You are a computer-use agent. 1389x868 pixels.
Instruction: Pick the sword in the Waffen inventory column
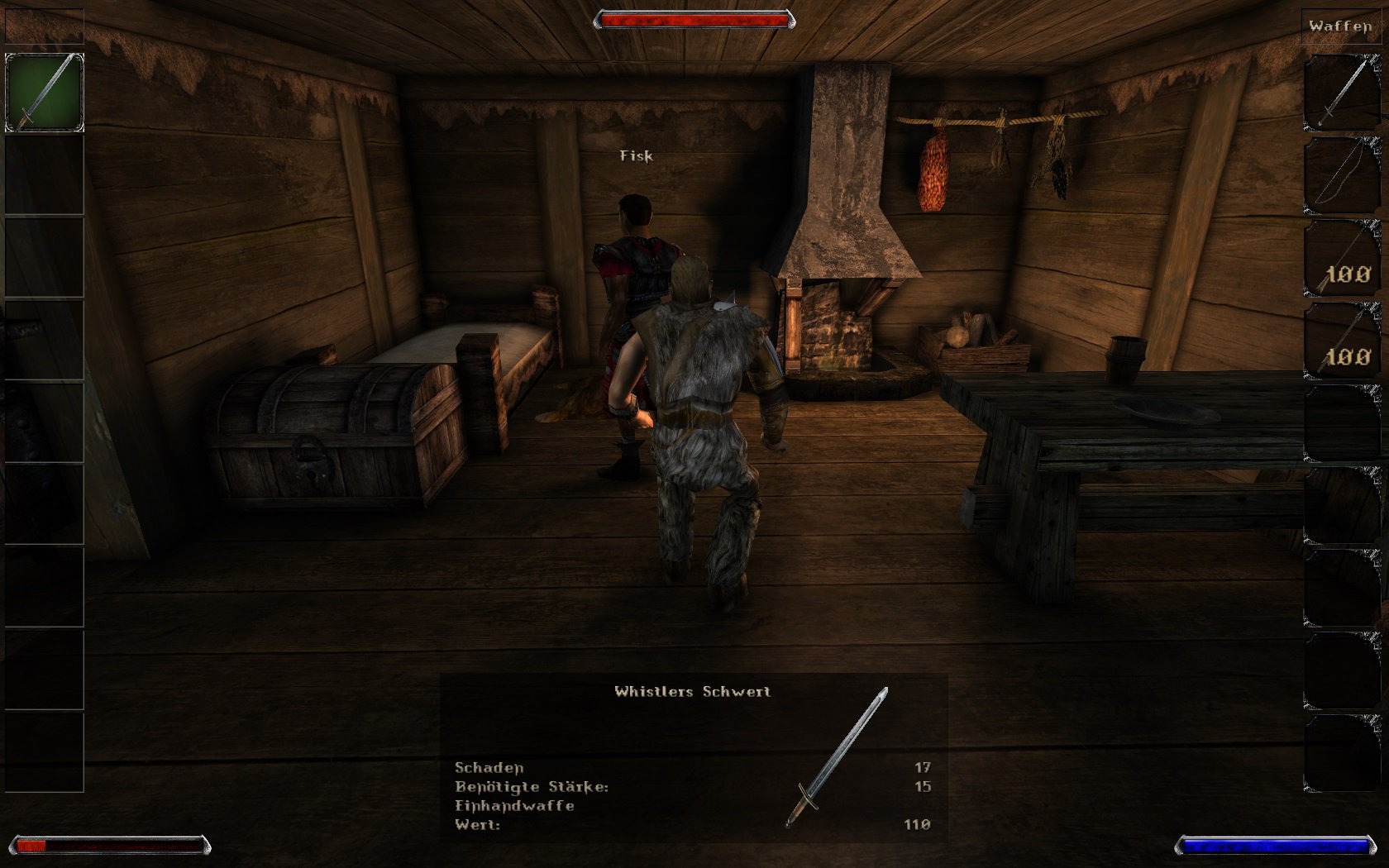[x=1343, y=93]
